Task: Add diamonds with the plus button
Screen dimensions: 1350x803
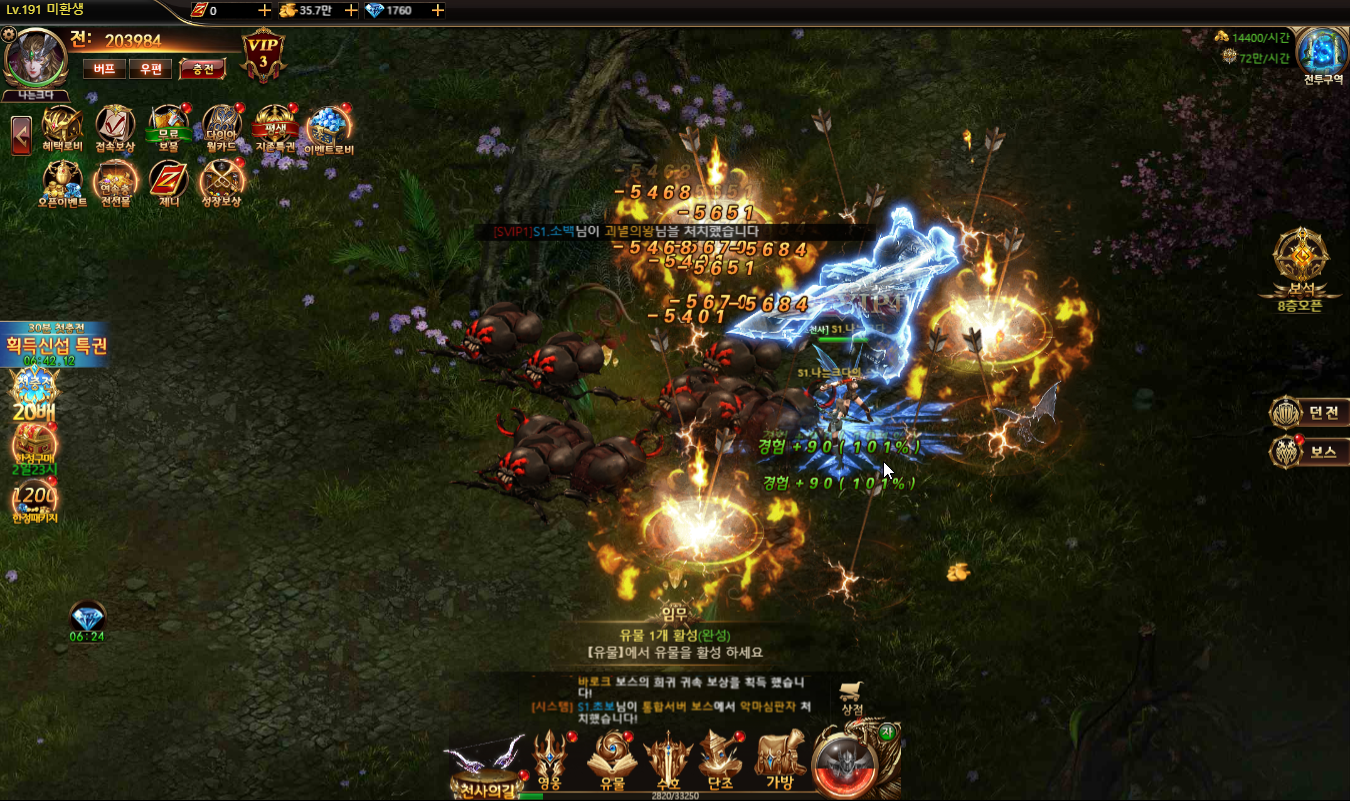Action: [438, 10]
